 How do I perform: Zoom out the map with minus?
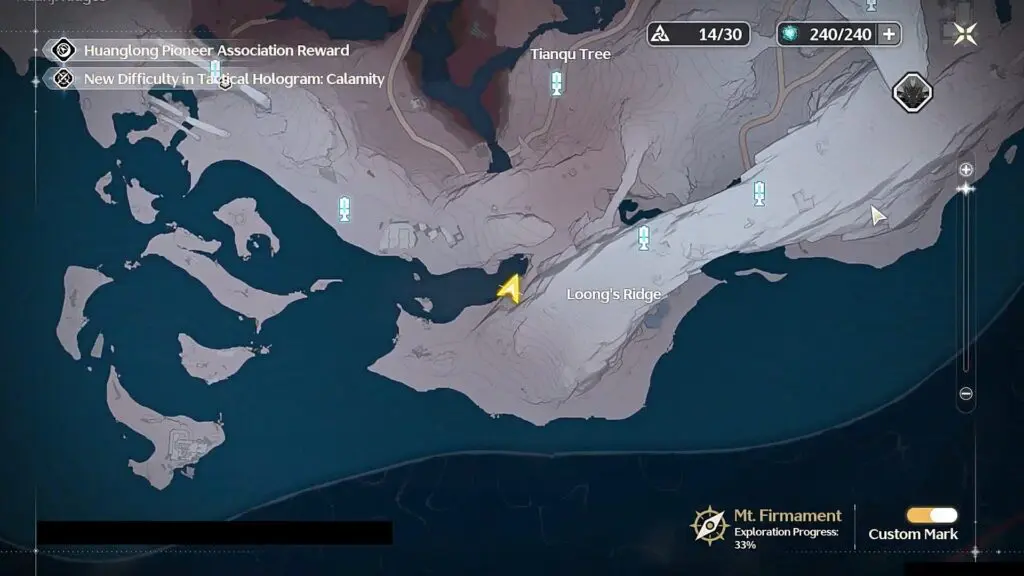point(966,394)
